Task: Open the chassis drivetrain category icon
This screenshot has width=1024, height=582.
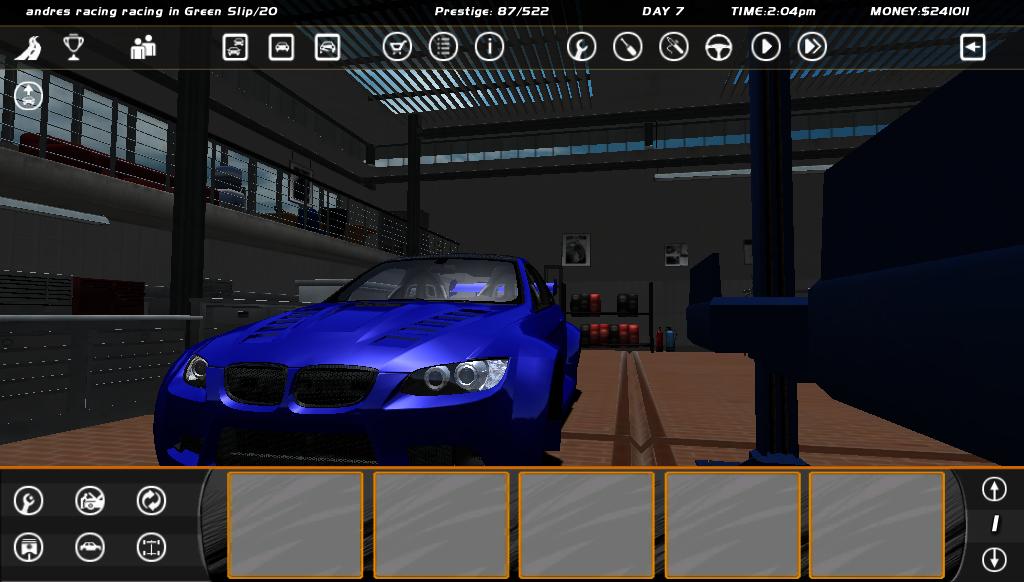Action: (x=151, y=547)
